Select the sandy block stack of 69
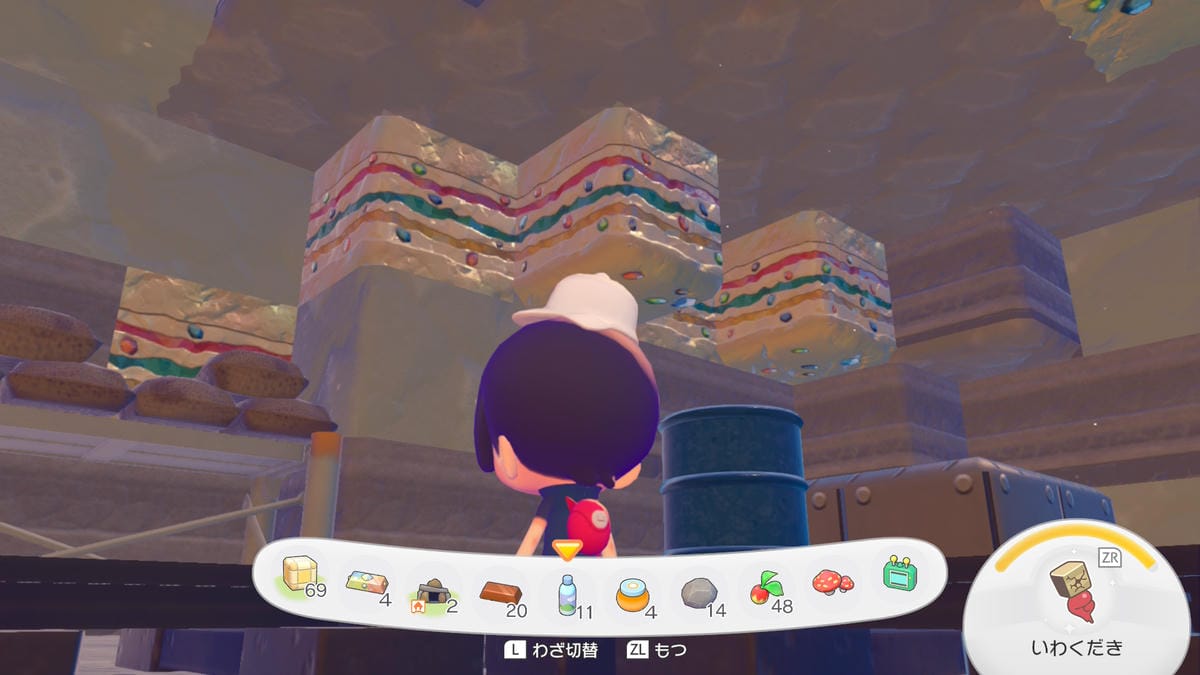The image size is (1200, 675). tap(300, 577)
